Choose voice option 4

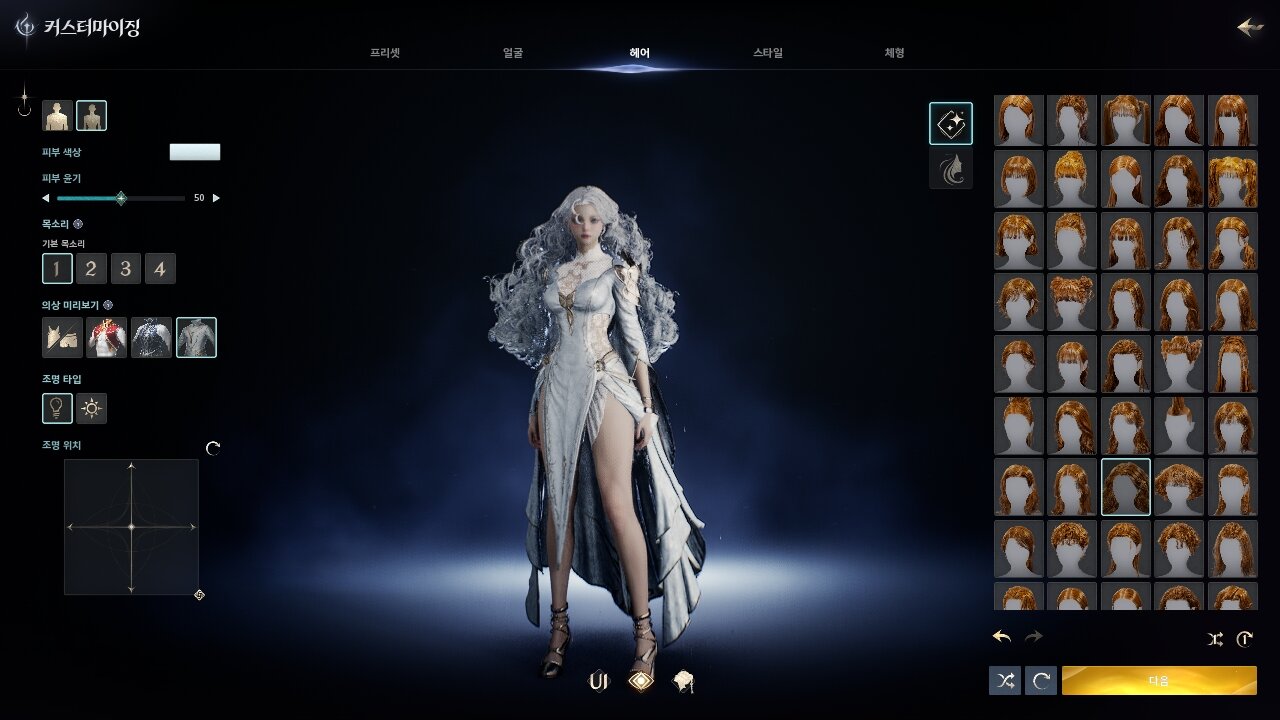160,268
